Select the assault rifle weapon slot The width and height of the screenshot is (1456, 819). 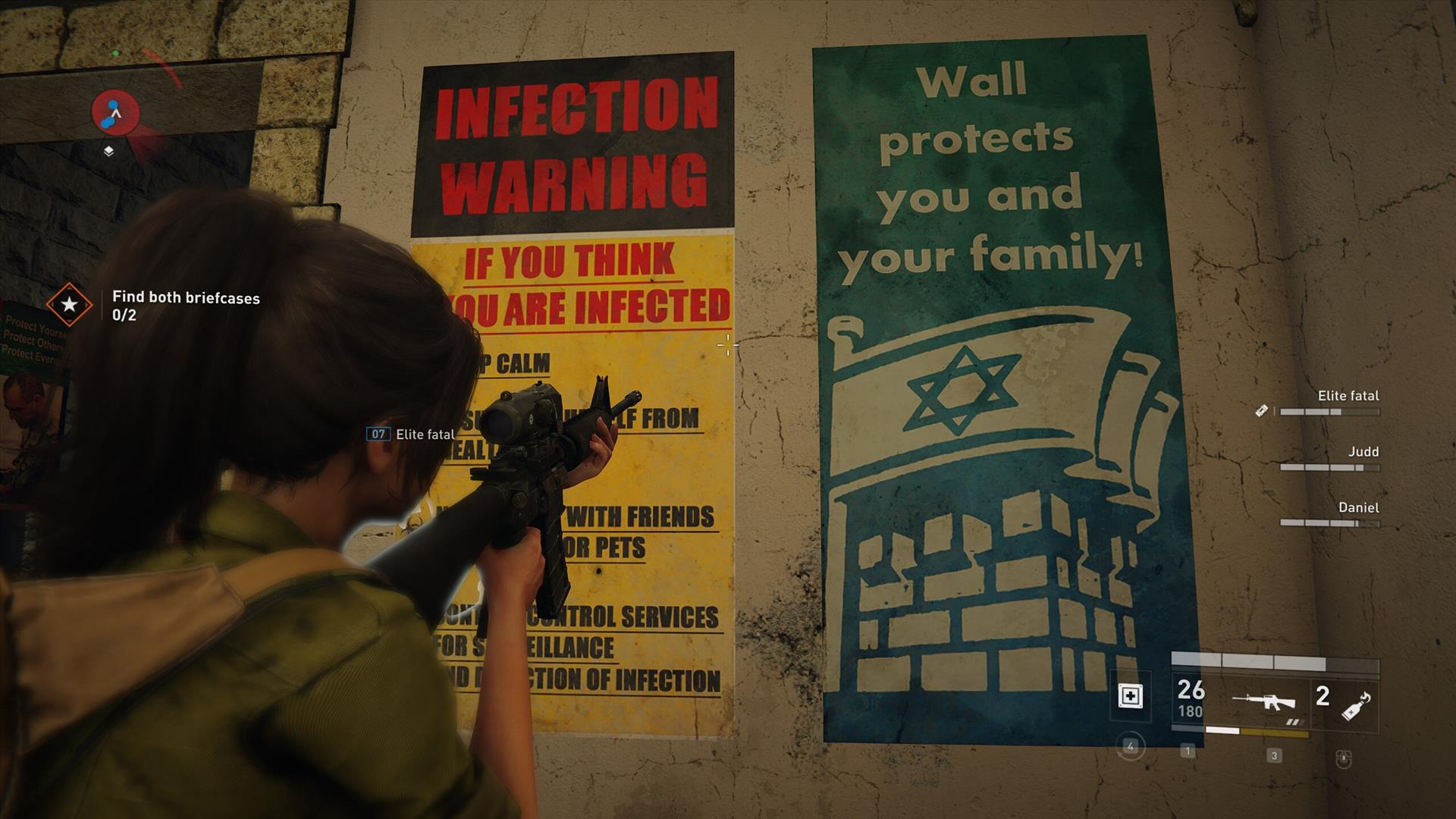click(1263, 702)
